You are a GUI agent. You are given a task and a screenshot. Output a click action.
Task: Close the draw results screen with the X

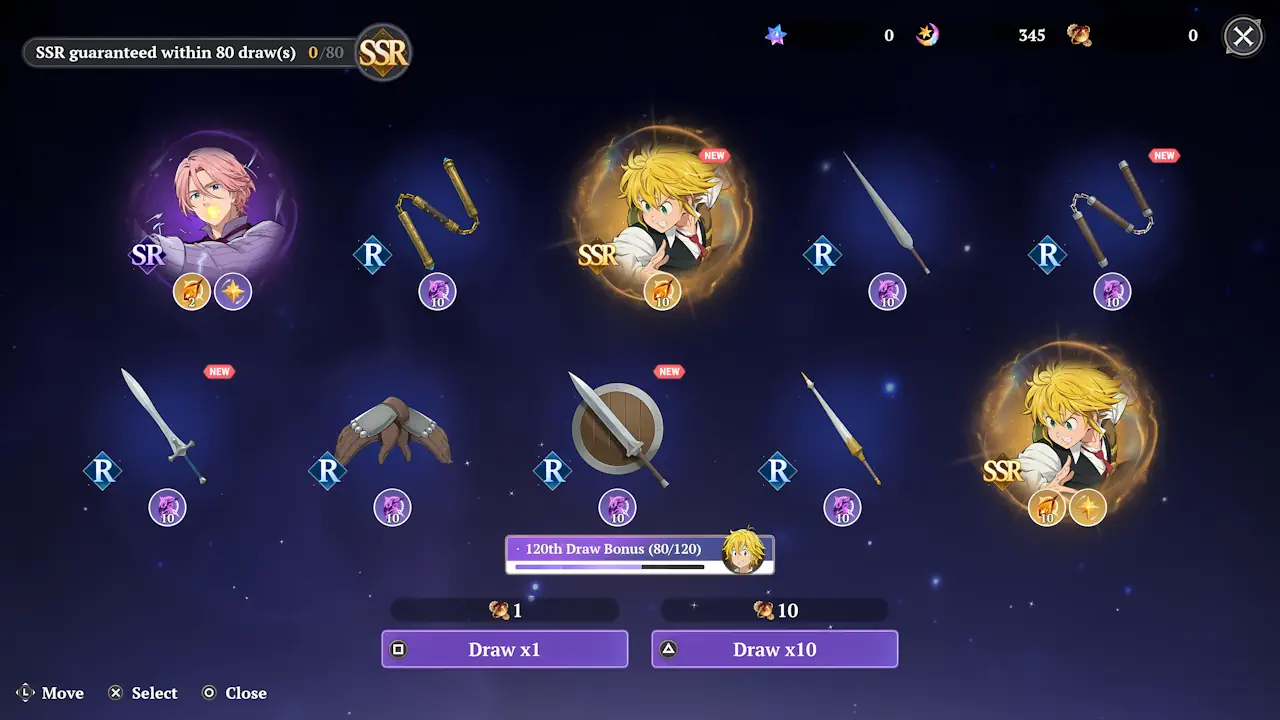point(1242,36)
